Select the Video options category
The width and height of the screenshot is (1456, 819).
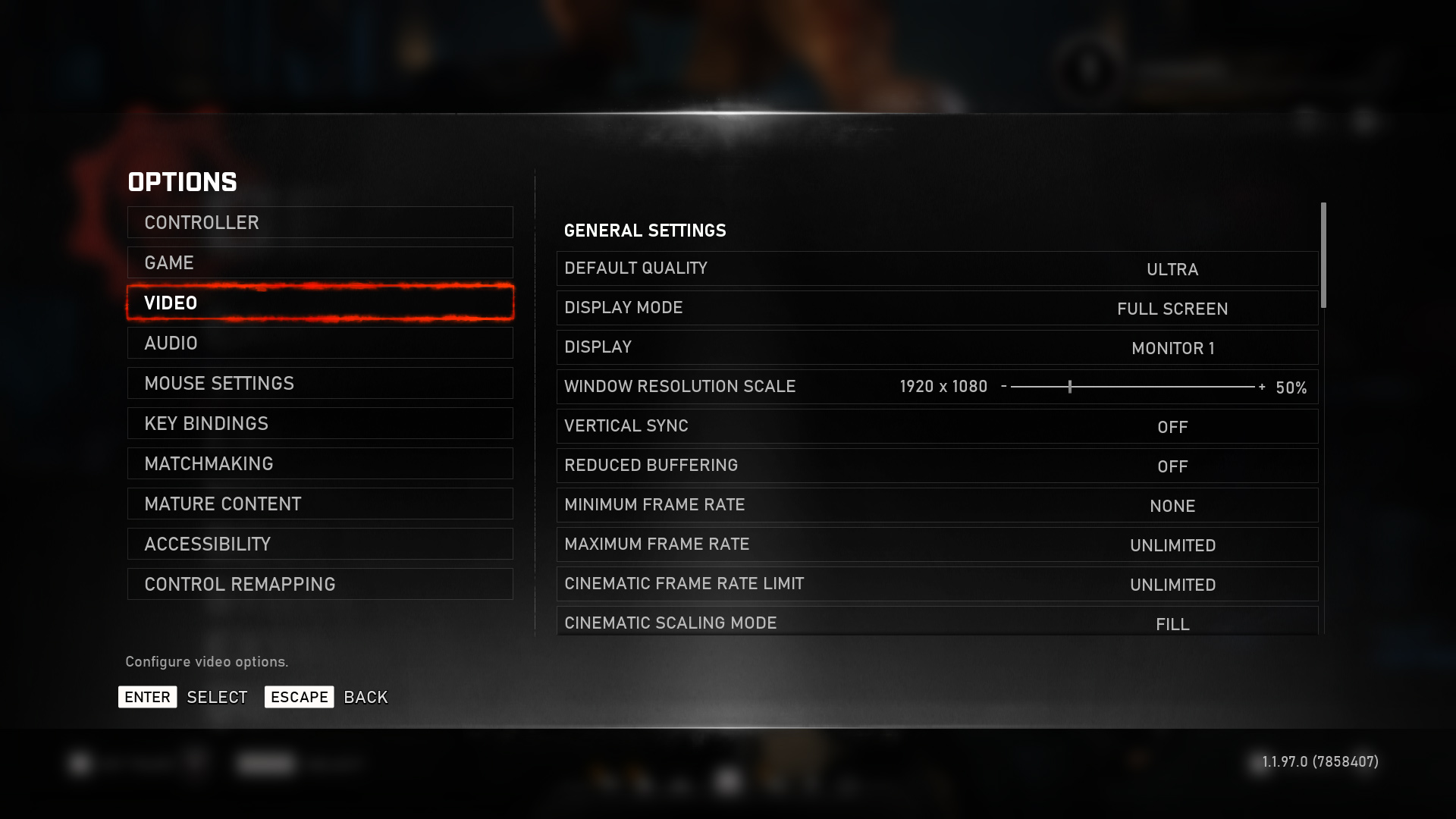point(320,303)
